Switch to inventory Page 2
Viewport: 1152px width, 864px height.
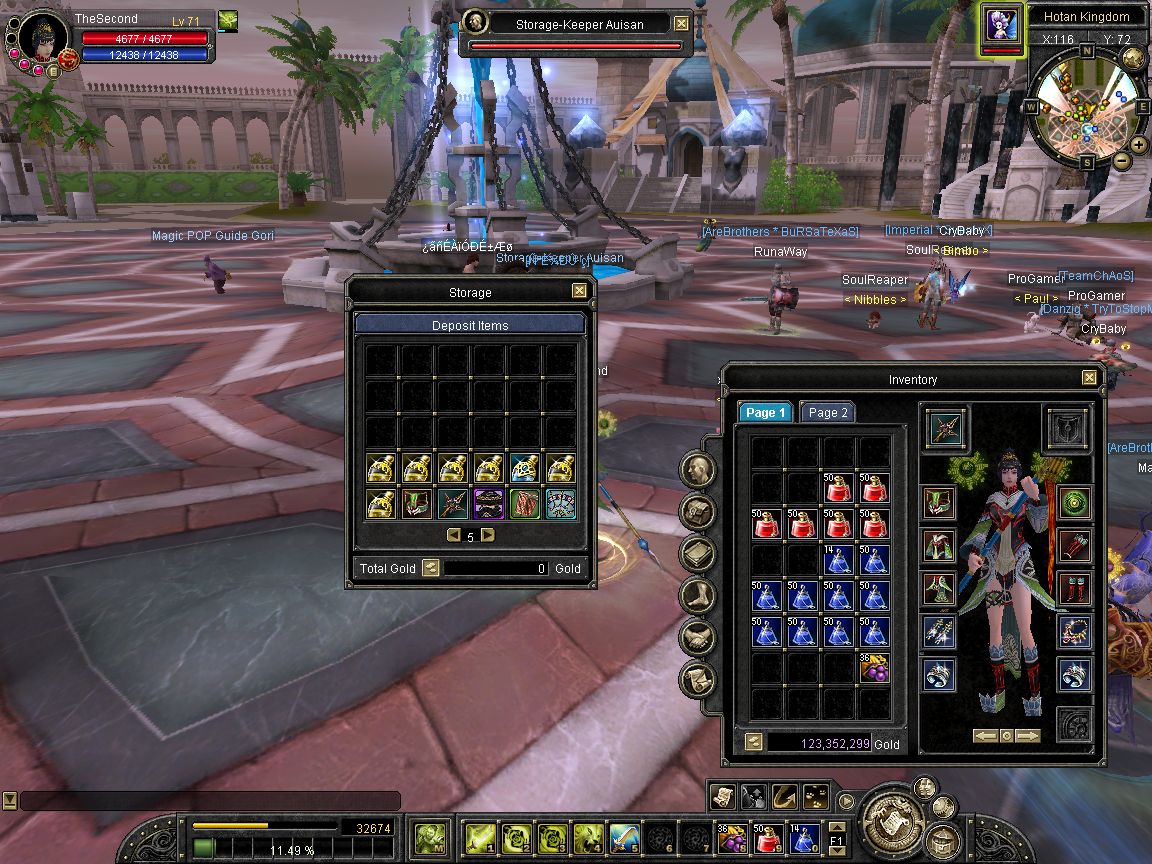[x=828, y=413]
